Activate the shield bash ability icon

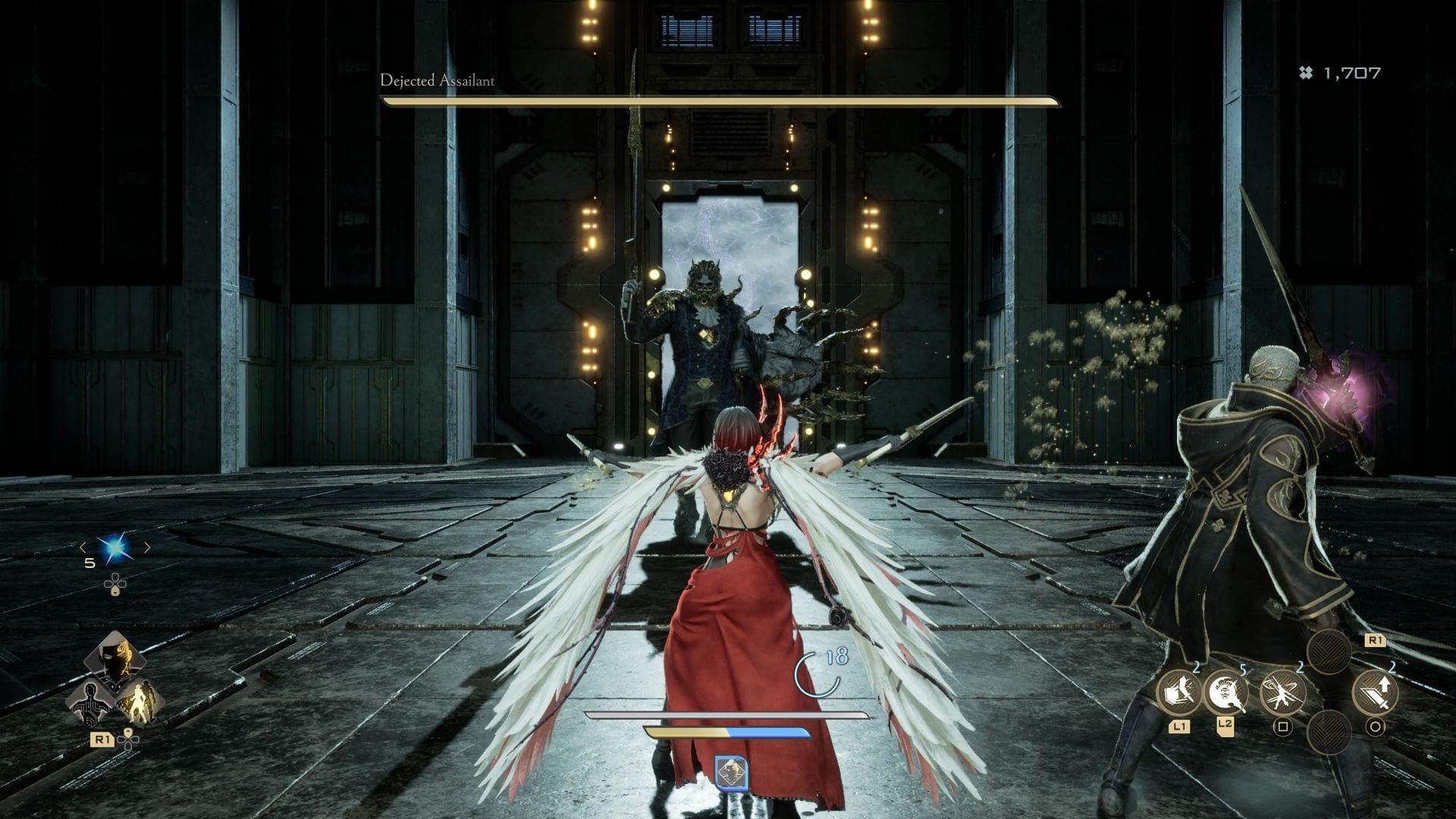[x=1178, y=692]
